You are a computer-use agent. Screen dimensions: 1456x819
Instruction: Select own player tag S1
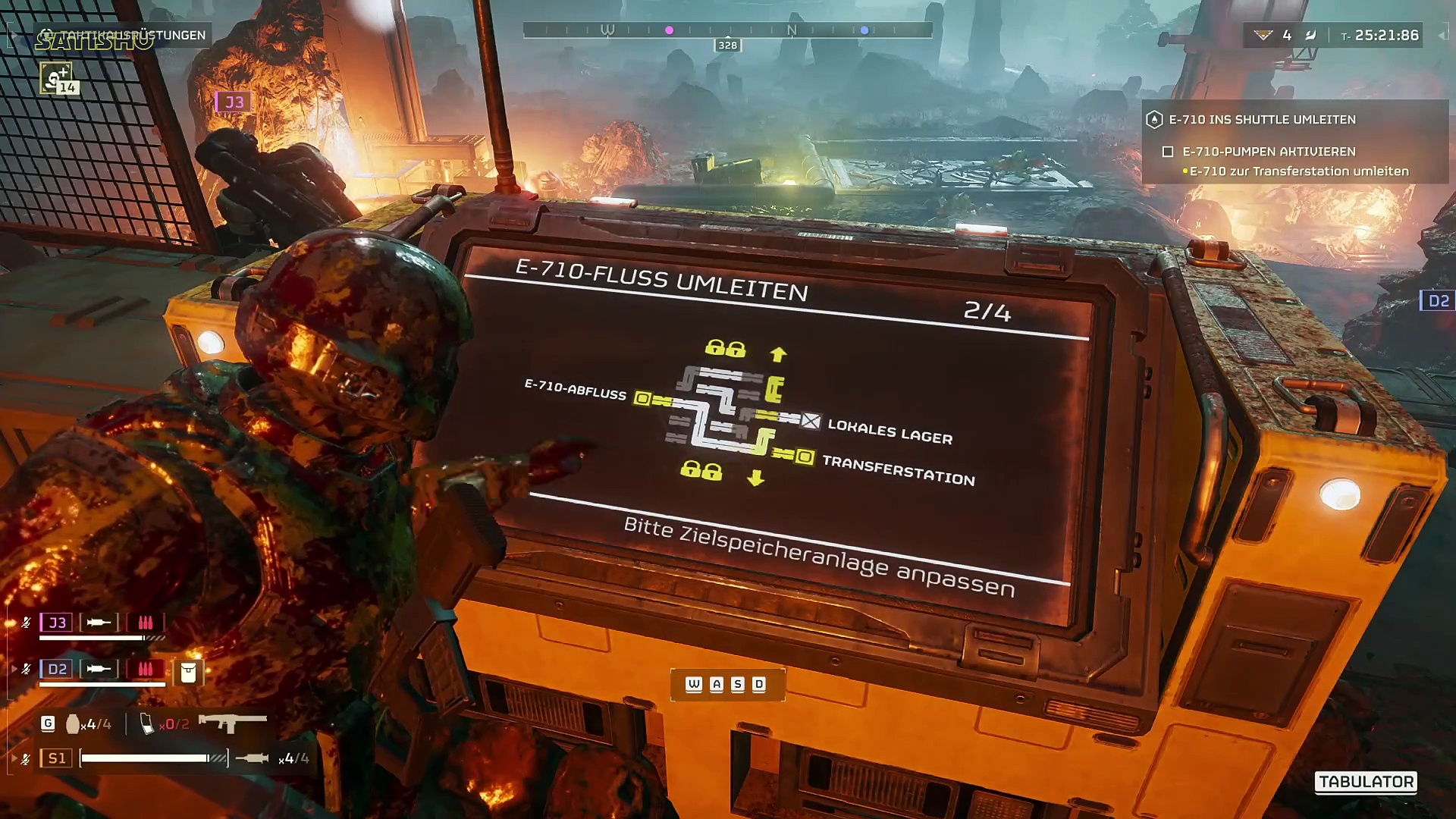[x=57, y=758]
